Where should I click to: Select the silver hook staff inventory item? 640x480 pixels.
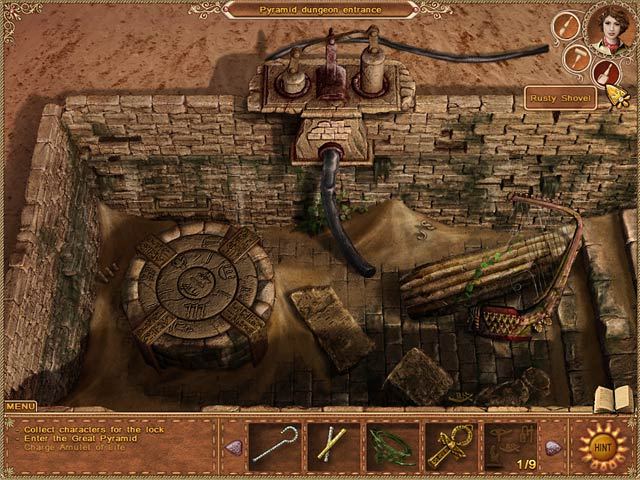[x=274, y=444]
